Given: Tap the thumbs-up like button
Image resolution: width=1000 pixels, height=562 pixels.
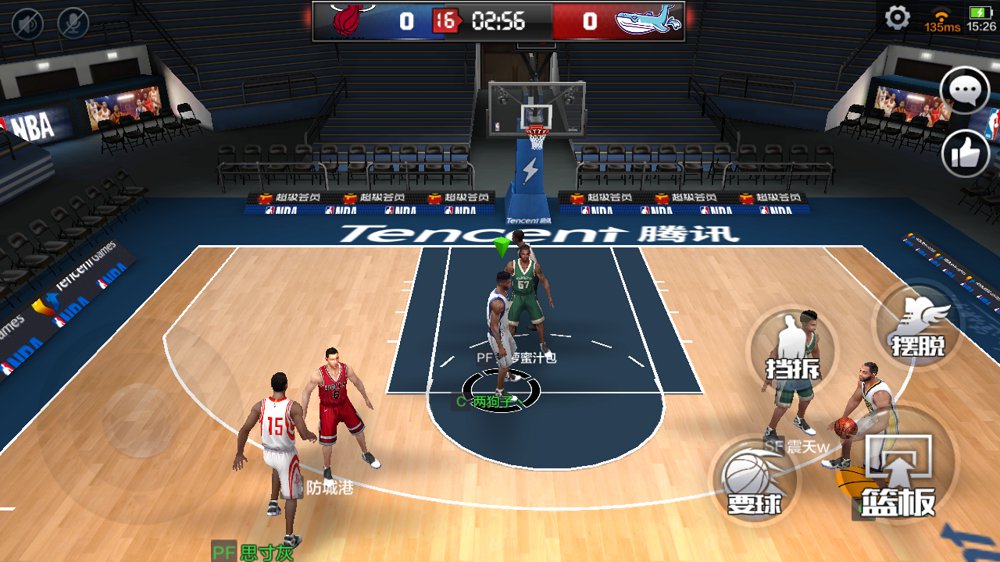Looking at the screenshot, I should coord(966,152).
